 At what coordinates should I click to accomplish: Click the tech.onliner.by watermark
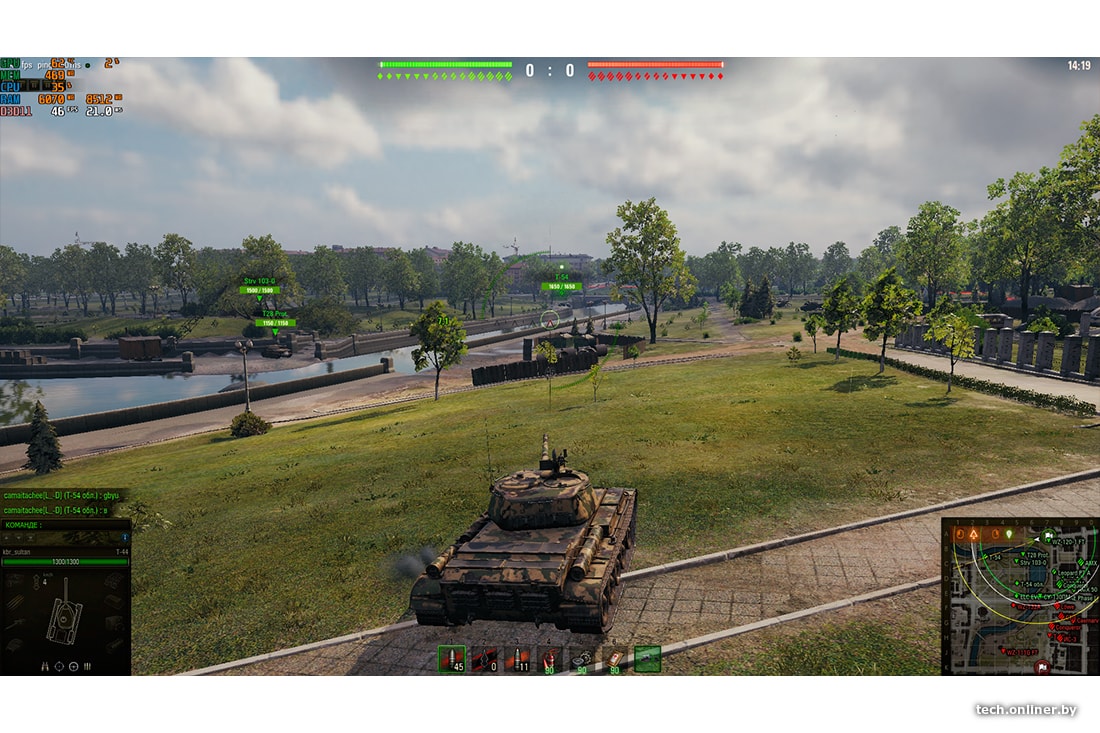pyautogui.click(x=1026, y=709)
